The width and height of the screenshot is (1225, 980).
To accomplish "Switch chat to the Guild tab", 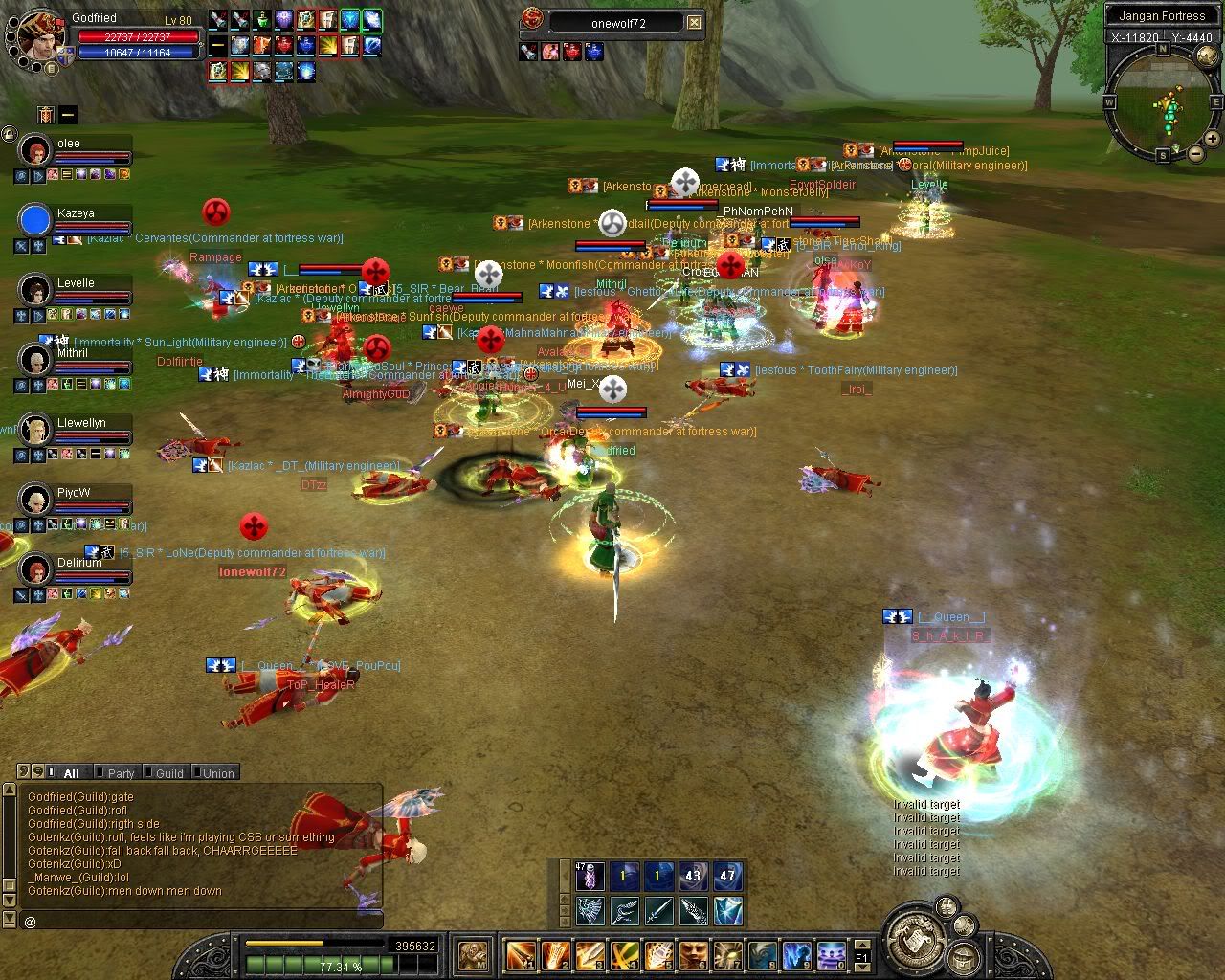I will point(168,773).
